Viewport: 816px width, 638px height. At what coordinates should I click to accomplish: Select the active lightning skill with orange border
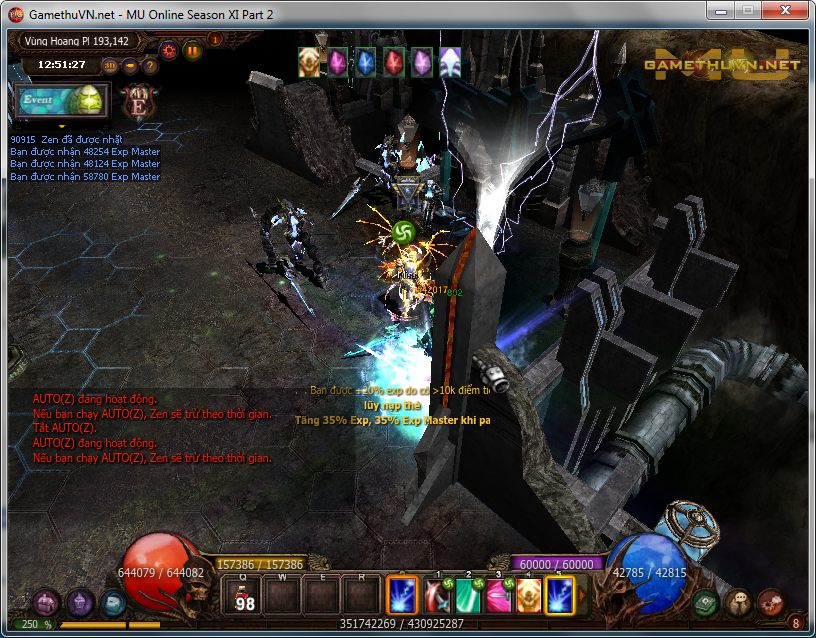pyautogui.click(x=402, y=596)
